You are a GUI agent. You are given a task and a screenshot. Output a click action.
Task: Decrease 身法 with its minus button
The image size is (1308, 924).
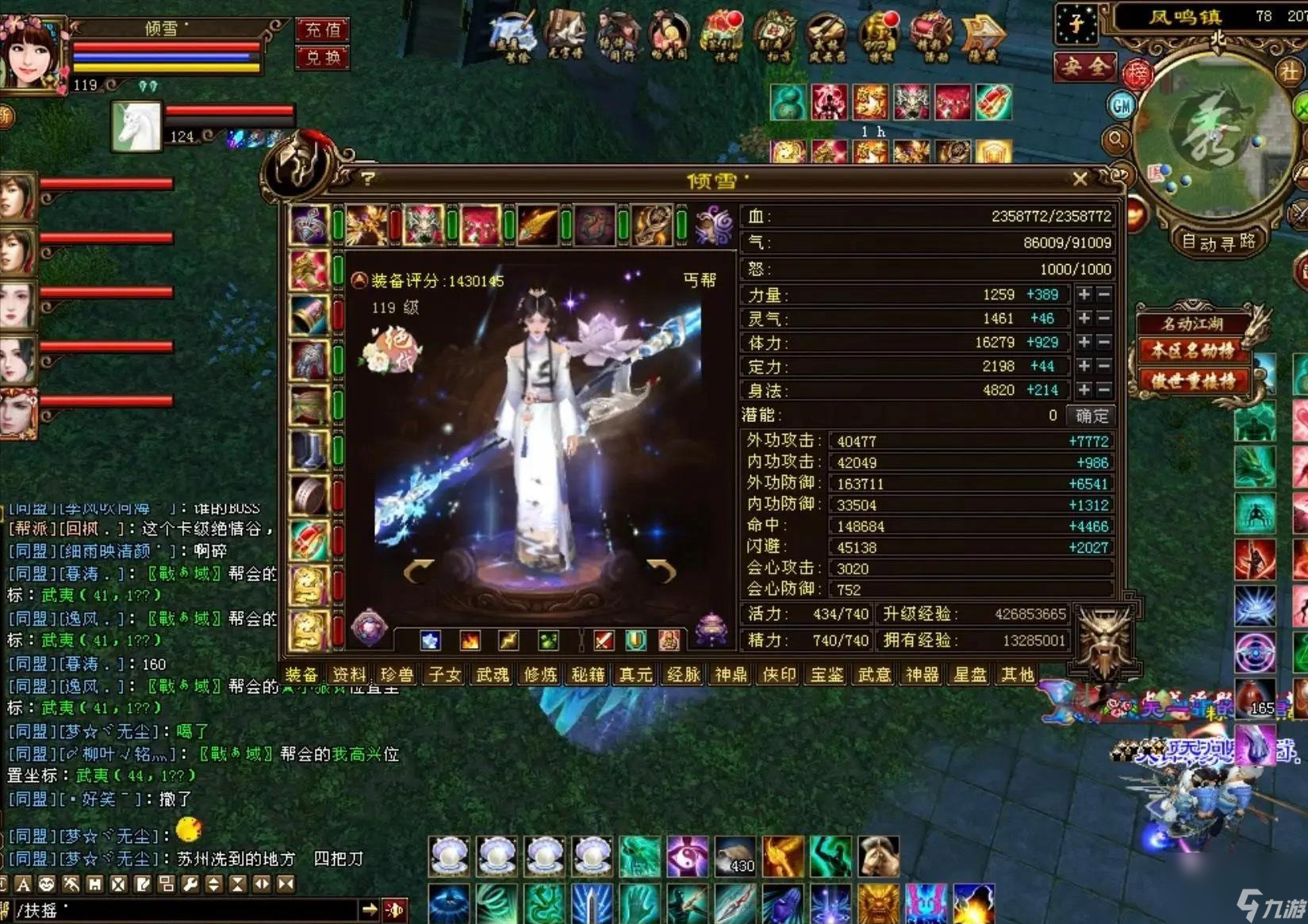[x=1103, y=389]
